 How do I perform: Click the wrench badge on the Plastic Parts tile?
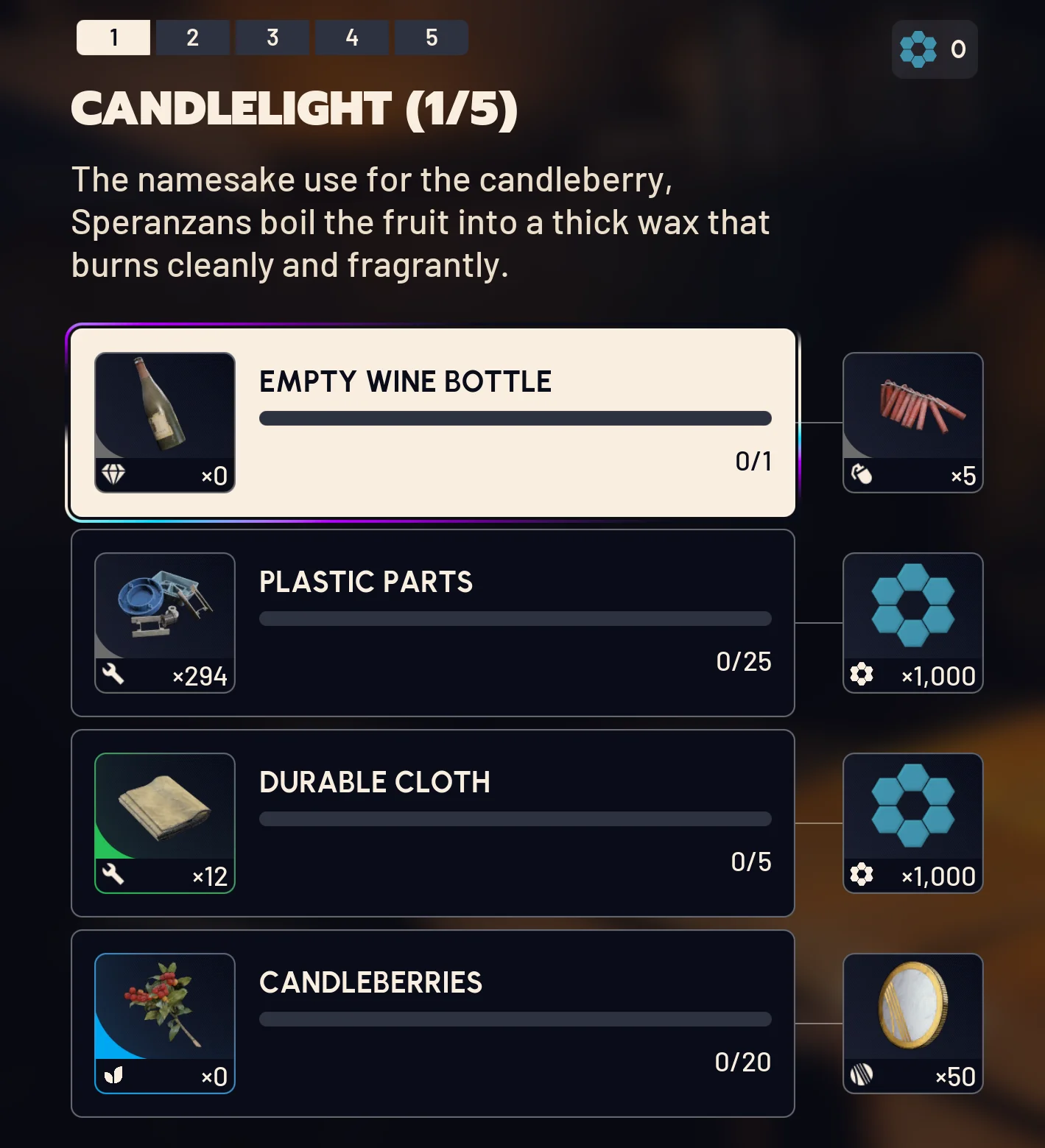pyautogui.click(x=111, y=675)
